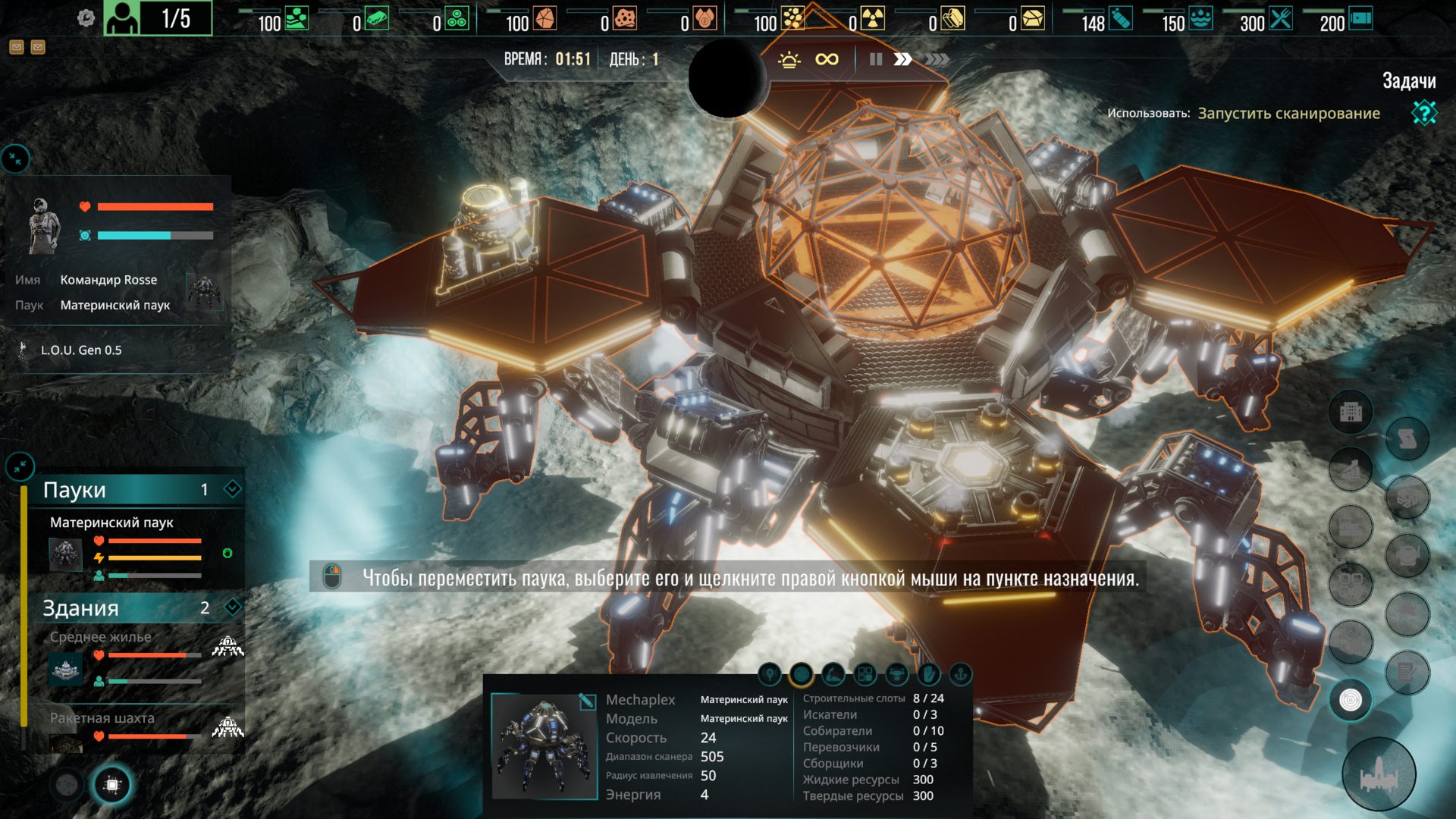
Task: Open the settings gear menu
Action: point(86,18)
